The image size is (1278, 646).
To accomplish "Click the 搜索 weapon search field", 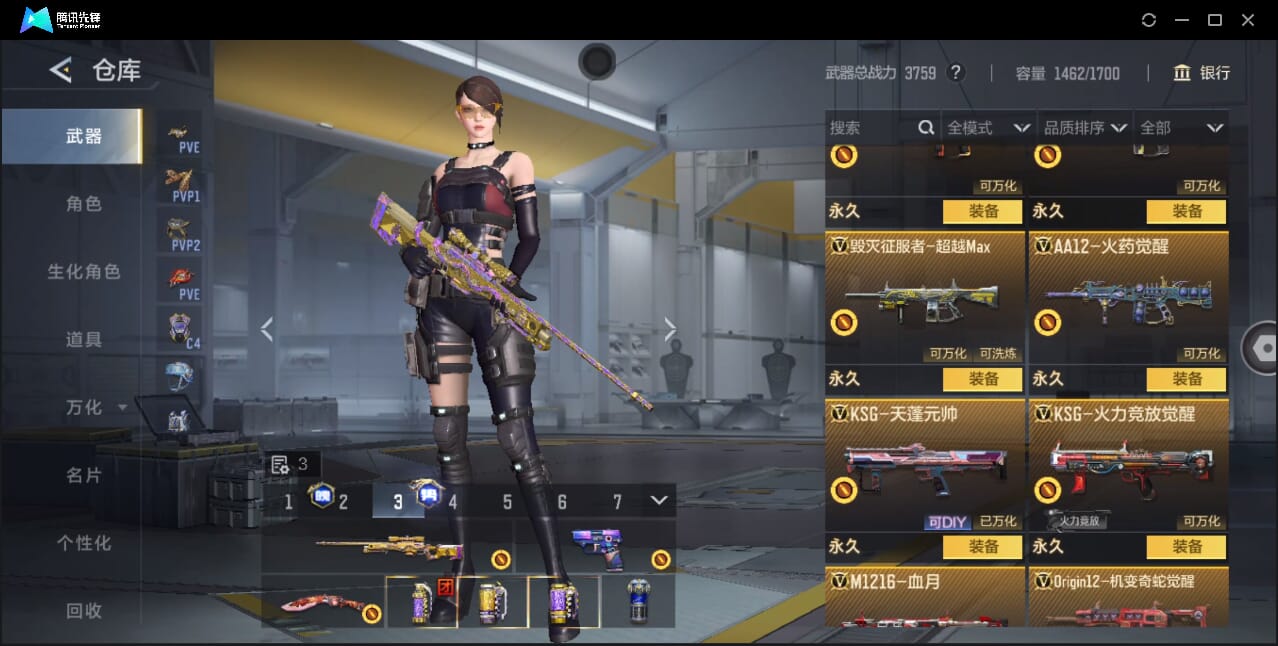I will 872,128.
